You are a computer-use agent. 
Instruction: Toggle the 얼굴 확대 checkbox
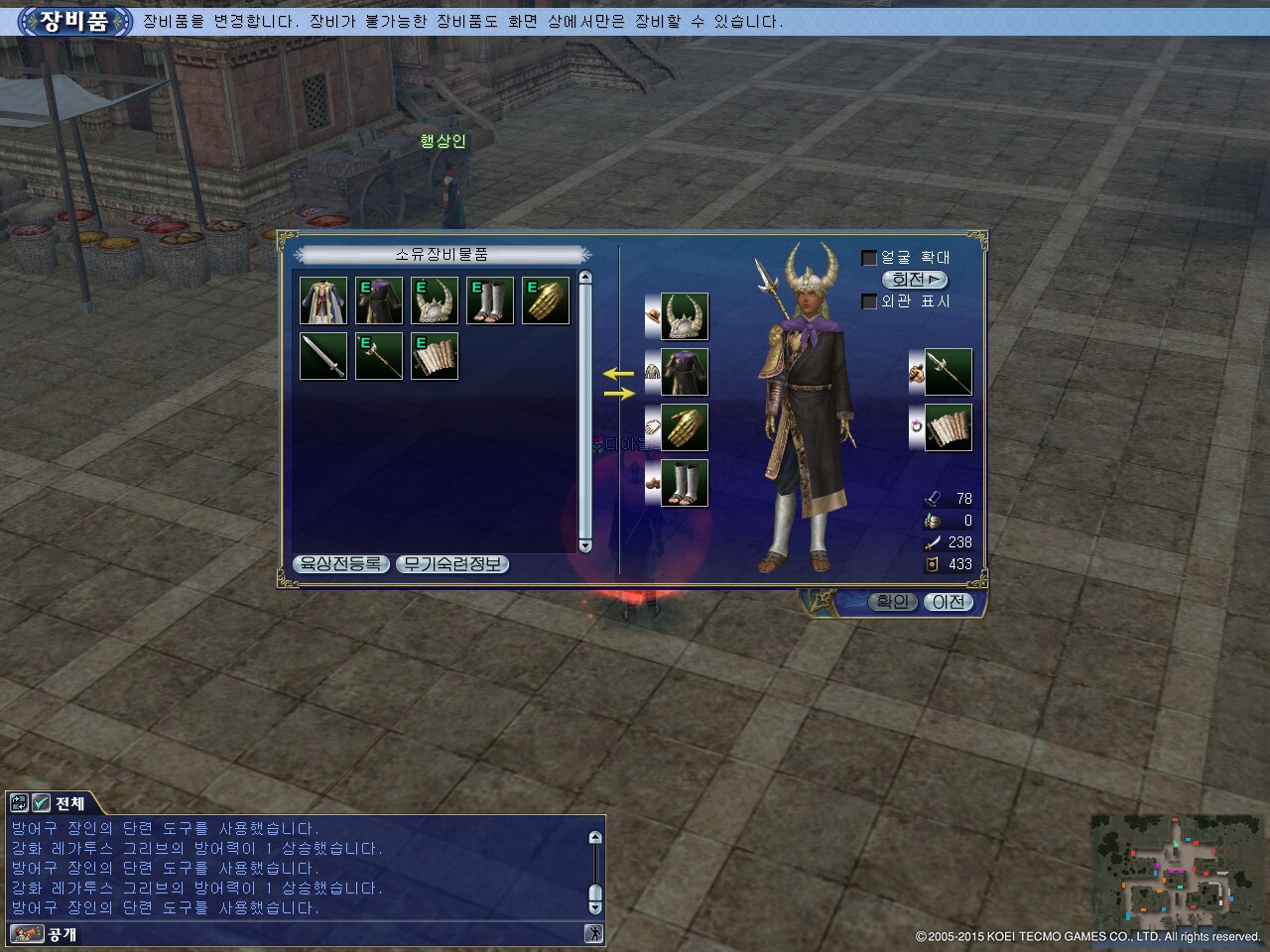click(x=869, y=258)
